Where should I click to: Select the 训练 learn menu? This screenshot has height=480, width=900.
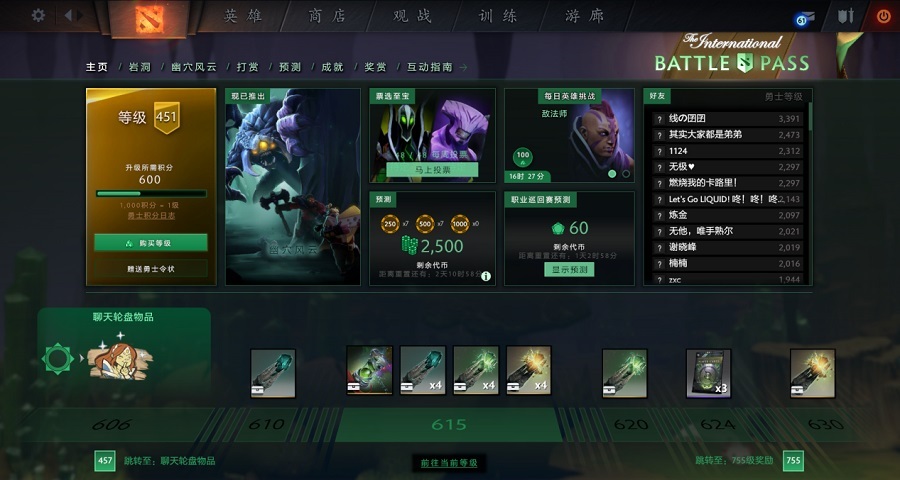(x=499, y=16)
